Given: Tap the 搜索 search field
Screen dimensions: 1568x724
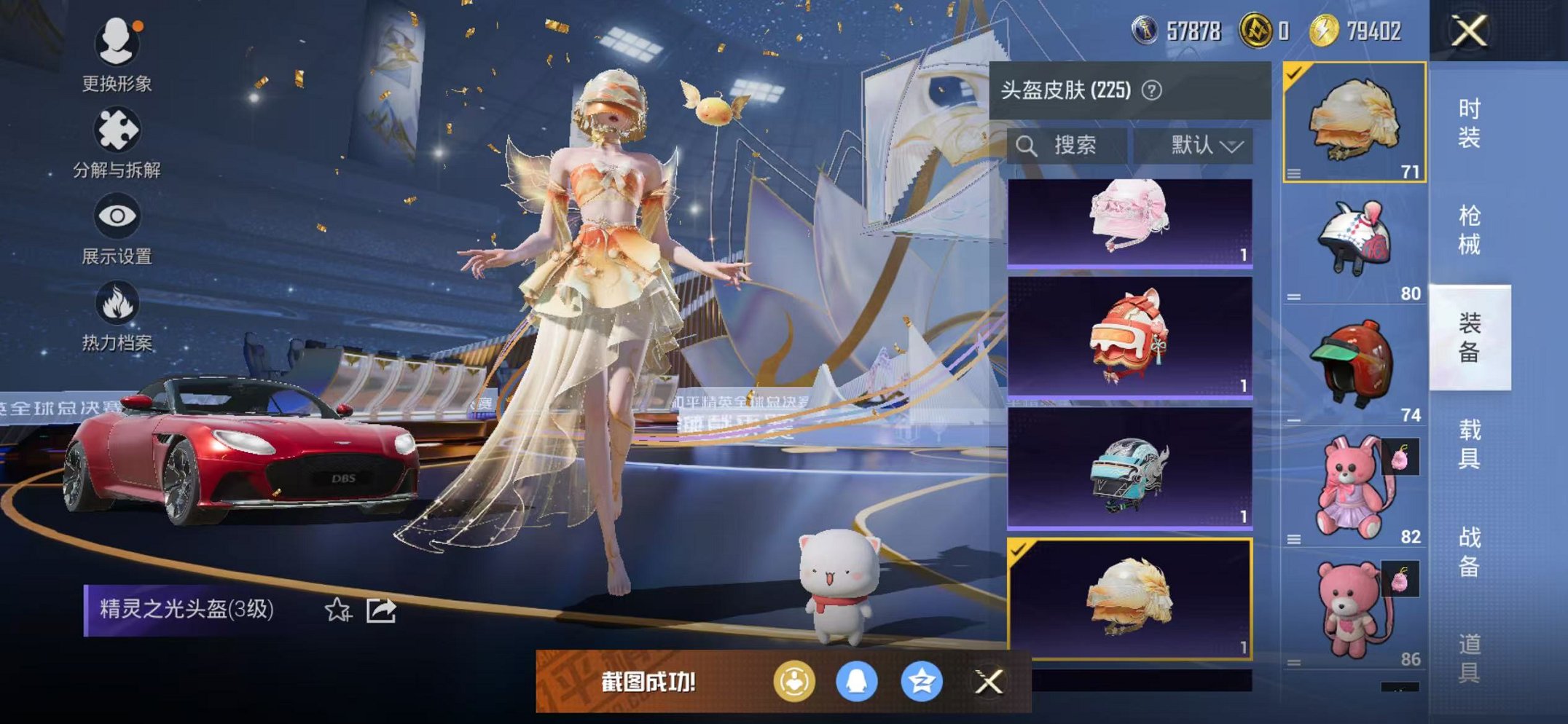Looking at the screenshot, I should coord(1064,144).
